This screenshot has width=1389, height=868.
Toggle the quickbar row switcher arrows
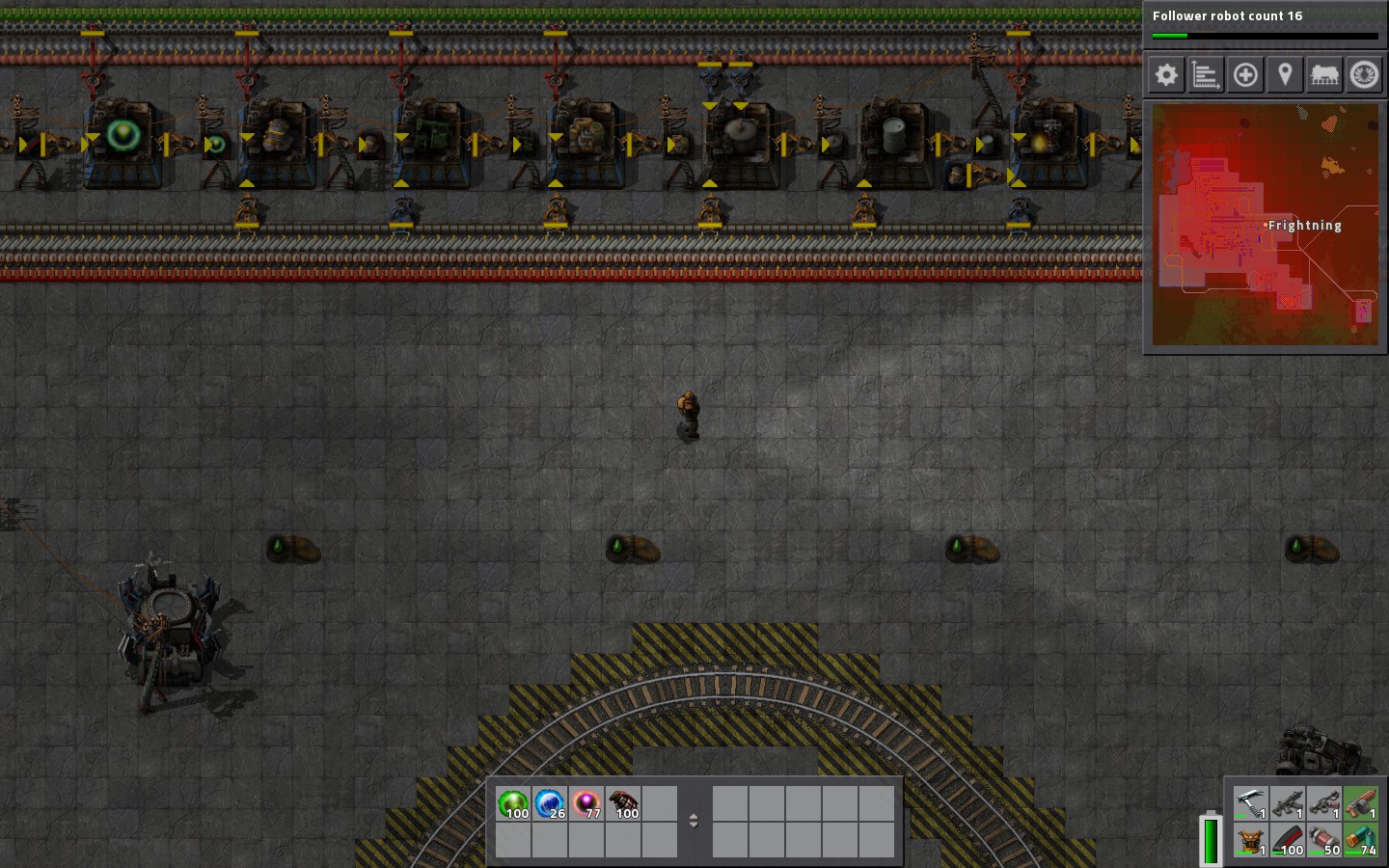click(x=693, y=822)
